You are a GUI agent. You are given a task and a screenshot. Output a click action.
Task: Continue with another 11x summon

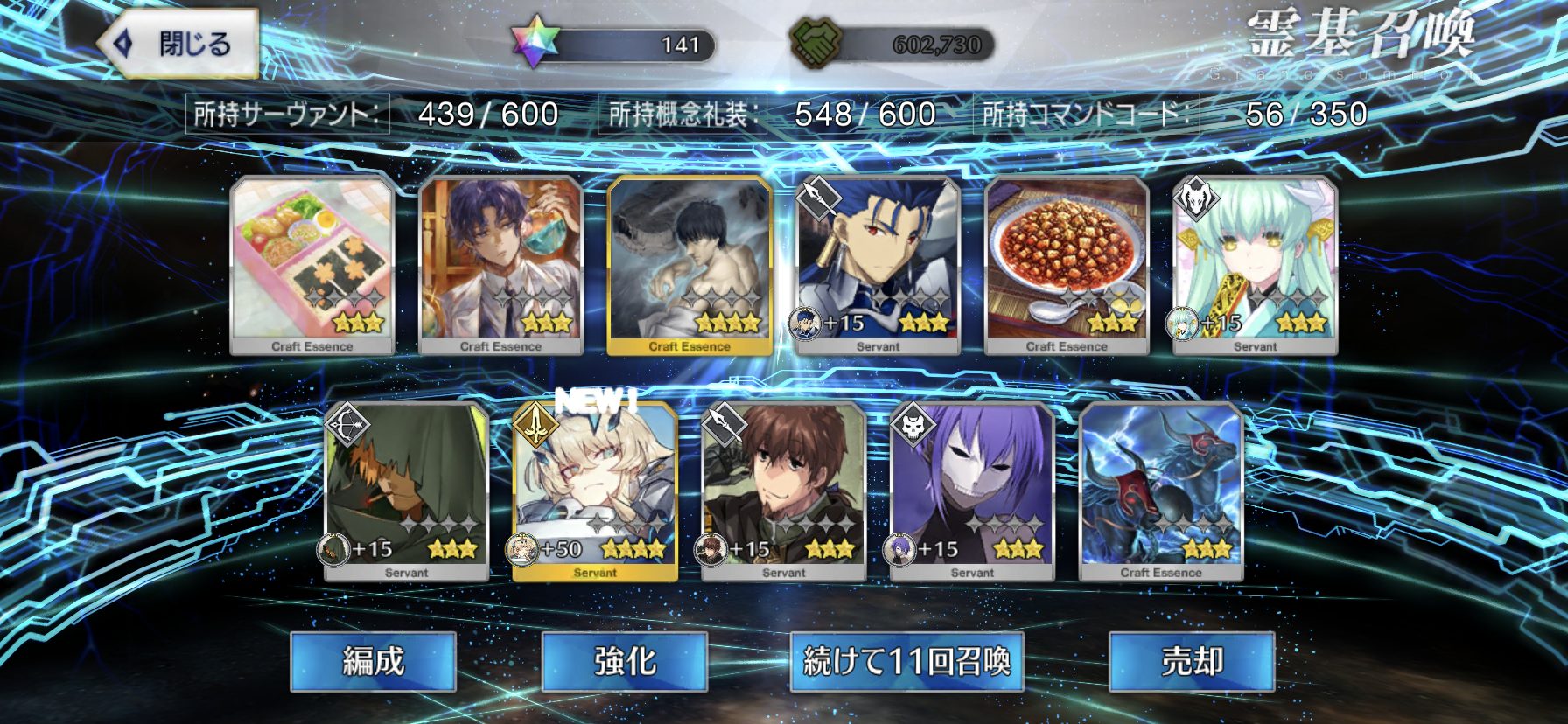(906, 661)
